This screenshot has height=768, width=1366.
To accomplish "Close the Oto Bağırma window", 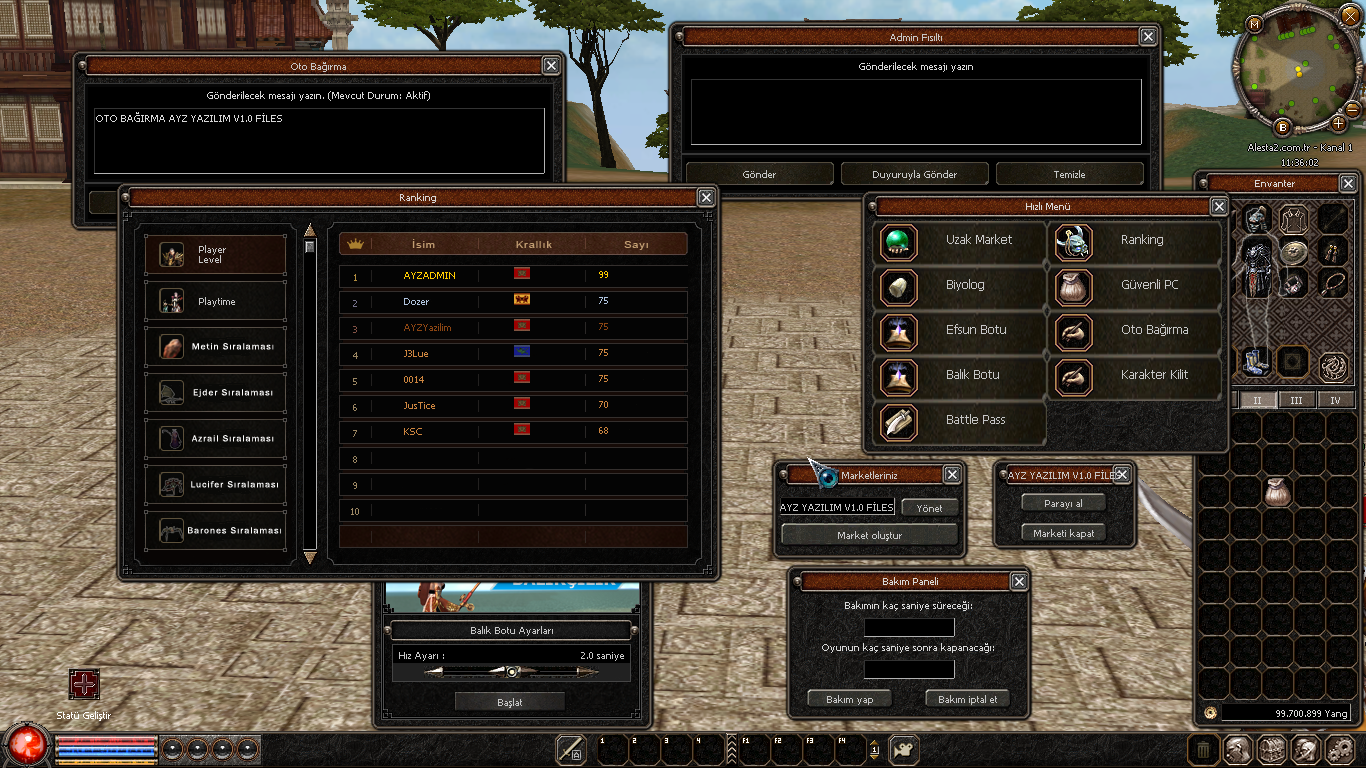I will tap(551, 65).
